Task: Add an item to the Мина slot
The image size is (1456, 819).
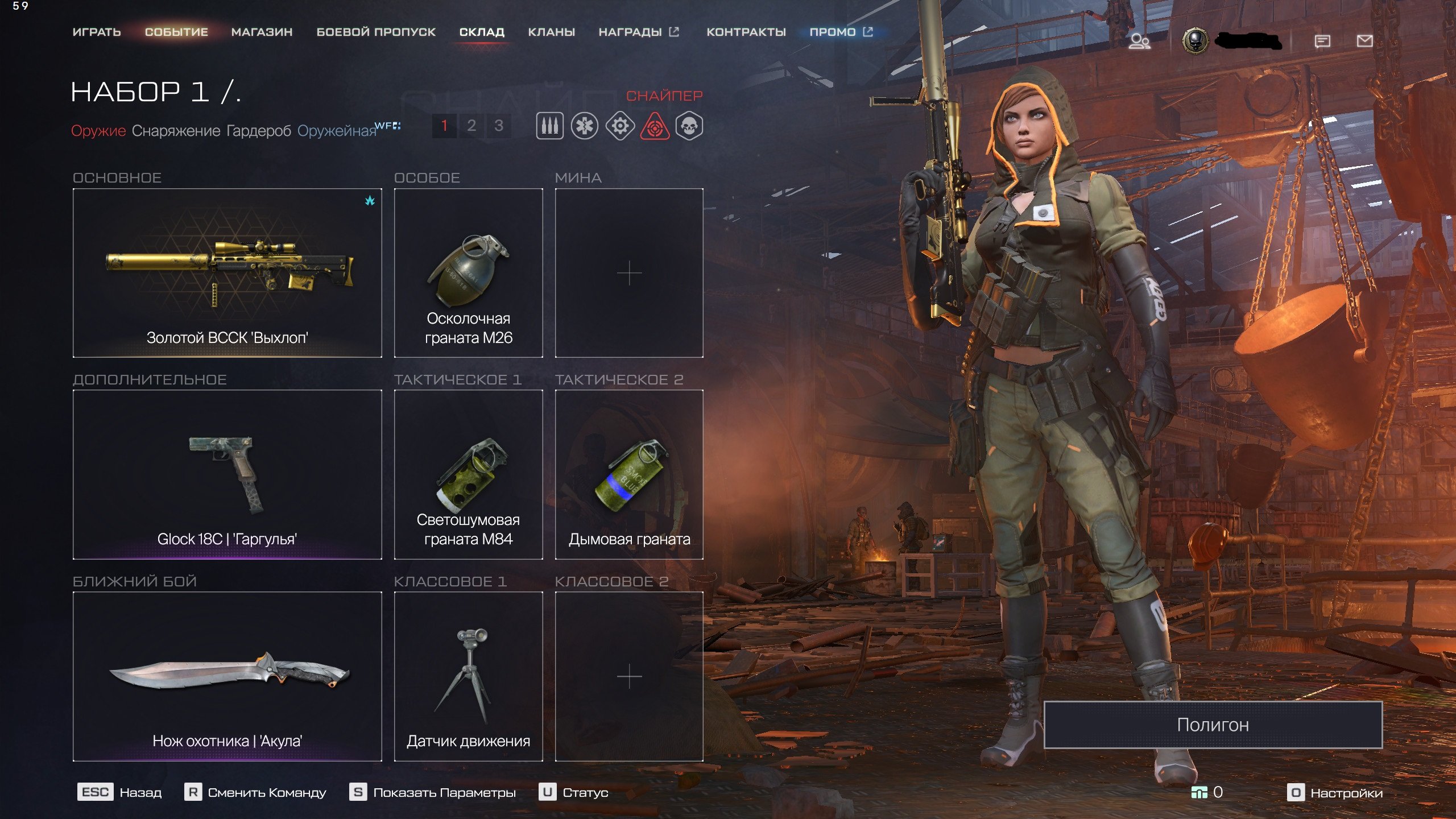Action: pyautogui.click(x=629, y=273)
